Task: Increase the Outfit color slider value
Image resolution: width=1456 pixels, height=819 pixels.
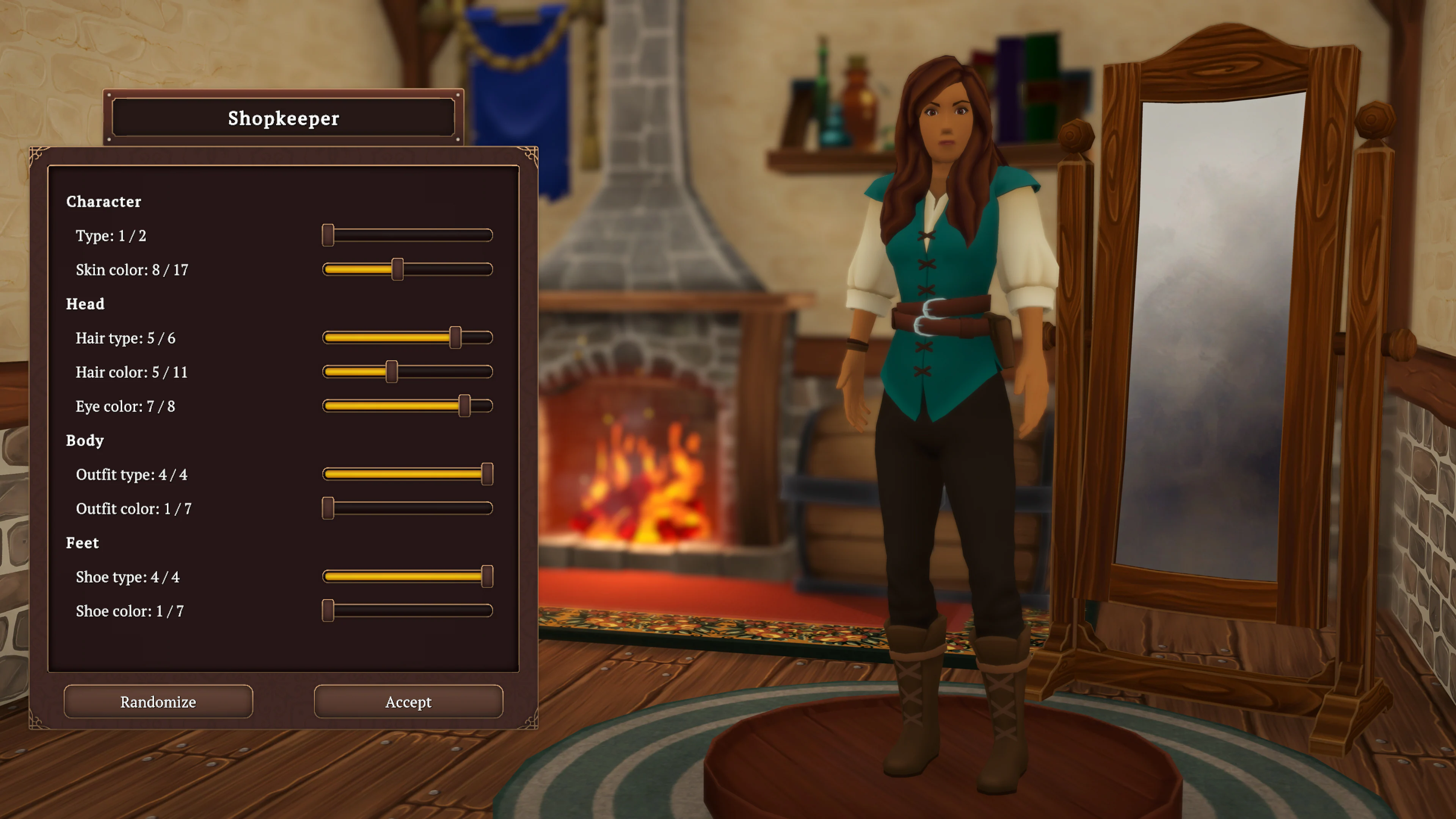Action: [328, 508]
